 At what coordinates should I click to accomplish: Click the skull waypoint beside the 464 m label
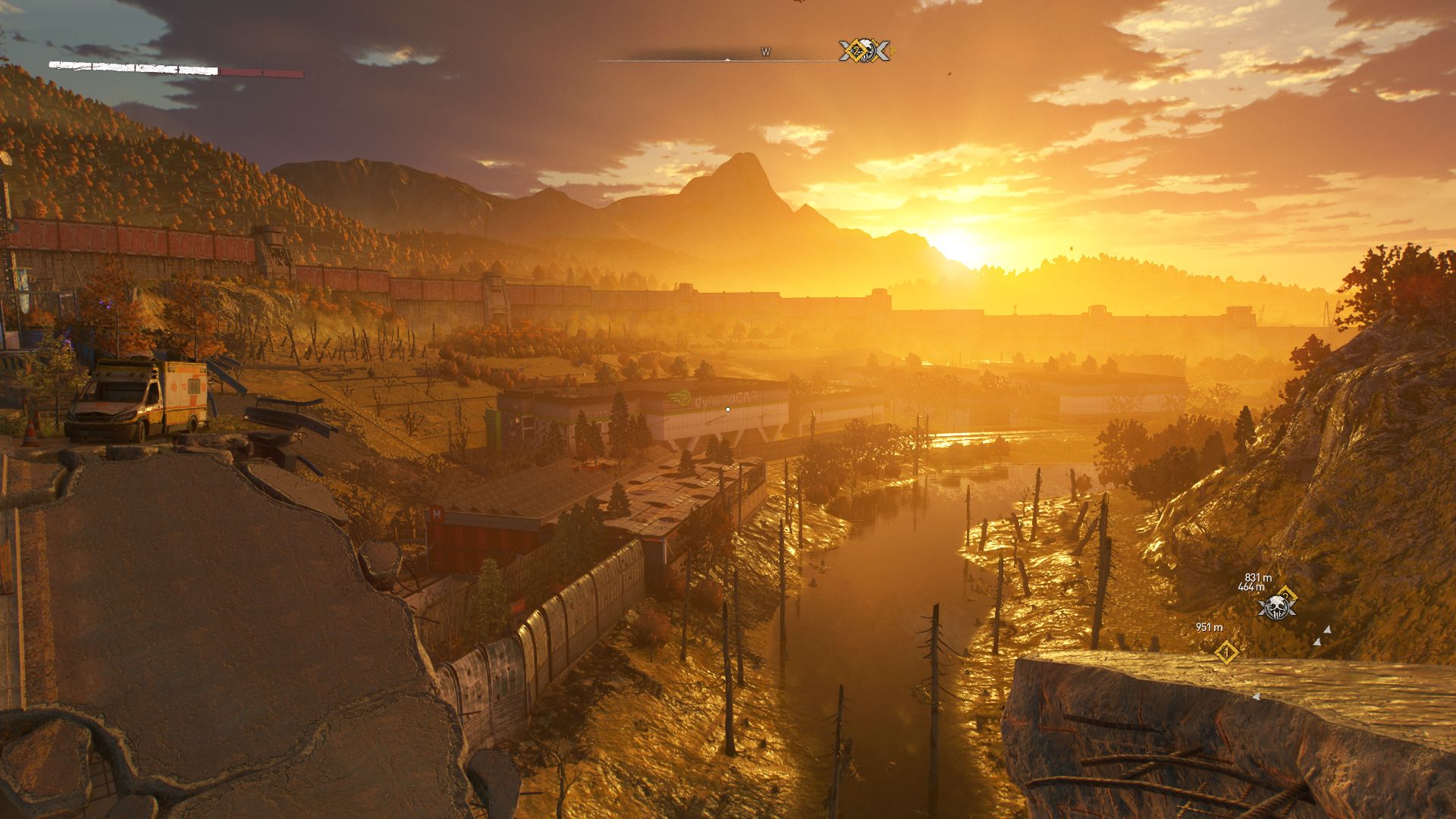tap(1276, 607)
